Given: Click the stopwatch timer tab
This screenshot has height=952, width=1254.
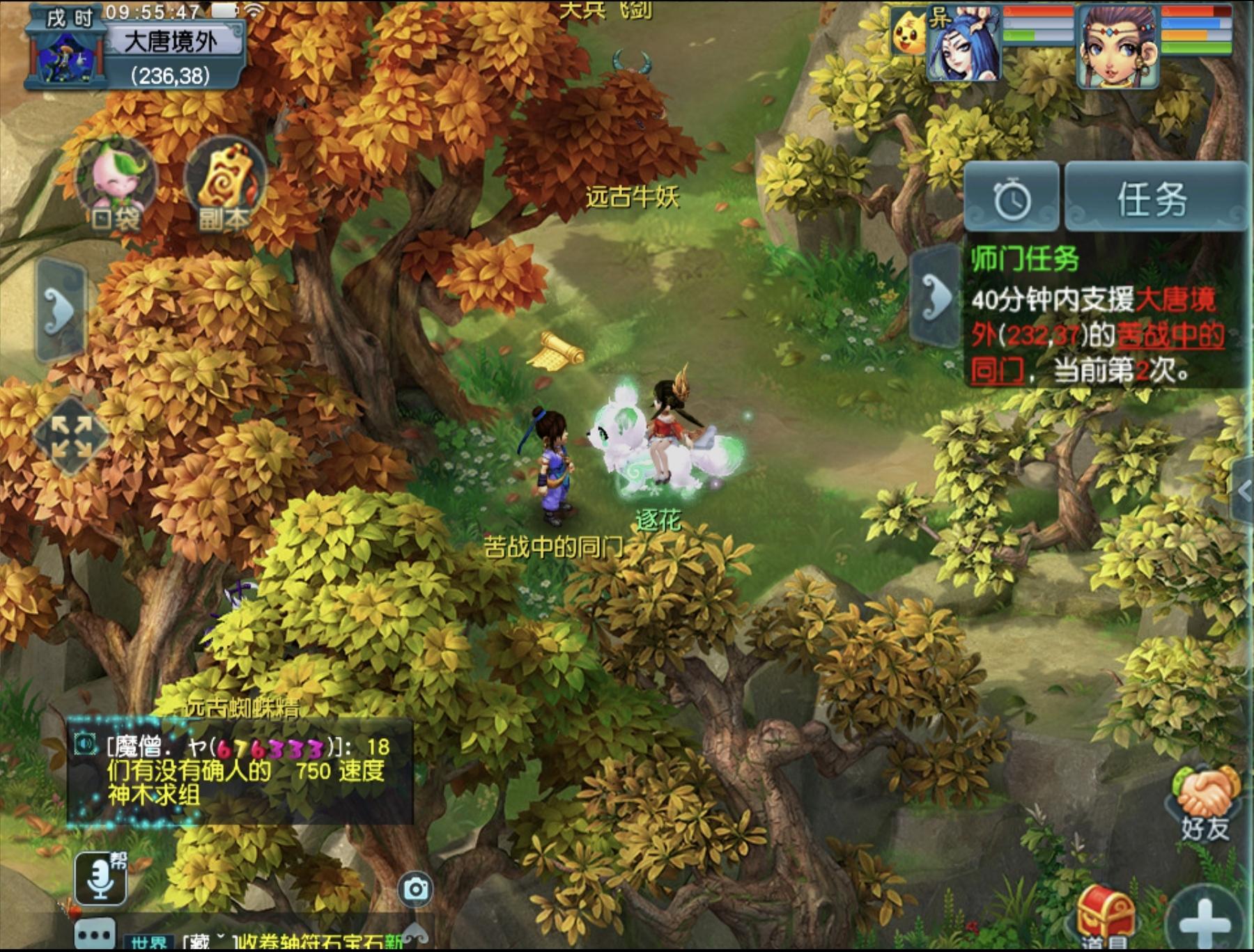Looking at the screenshot, I should pos(1012,199).
